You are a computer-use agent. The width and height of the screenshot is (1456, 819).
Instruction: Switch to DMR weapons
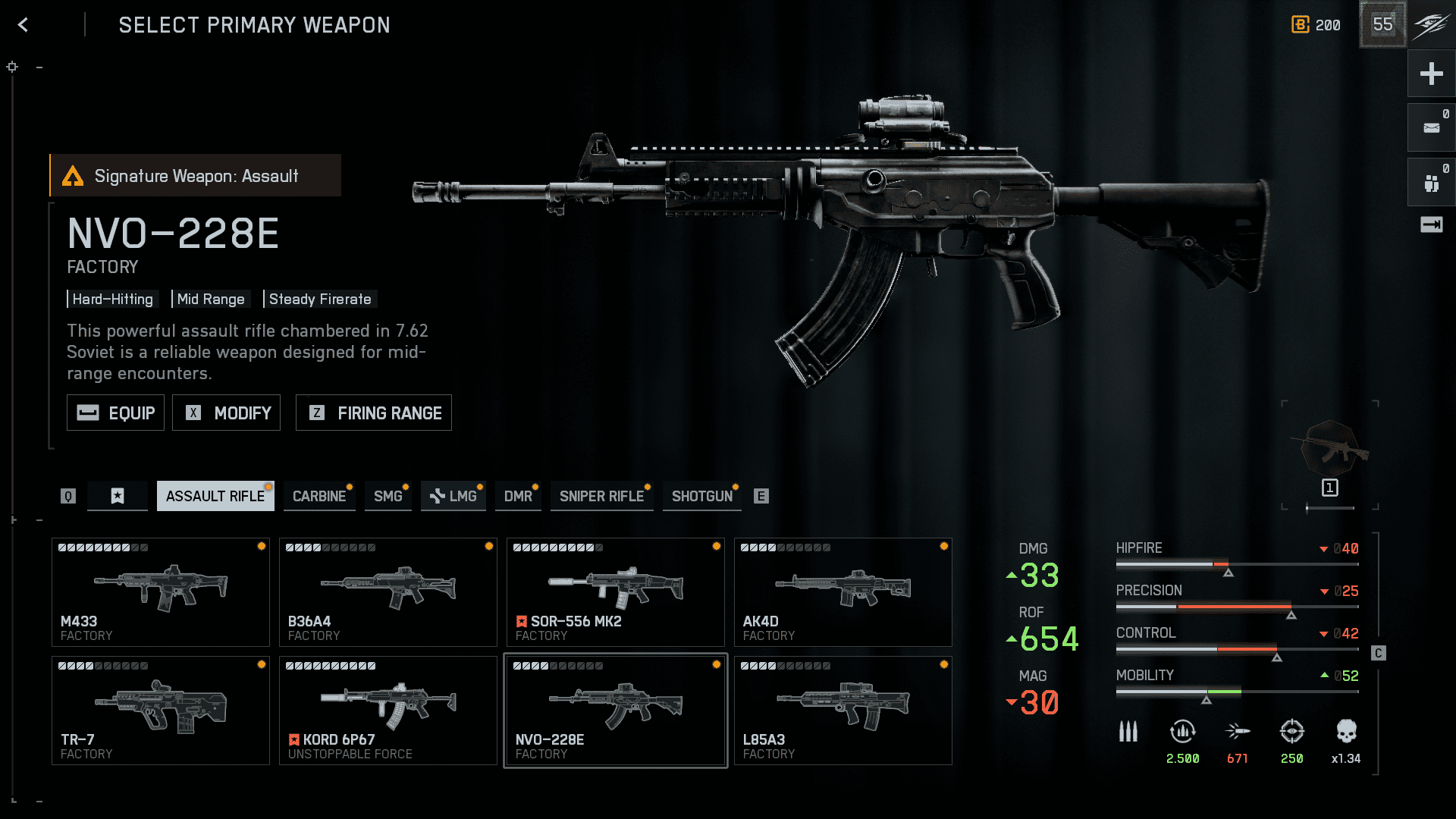(518, 496)
